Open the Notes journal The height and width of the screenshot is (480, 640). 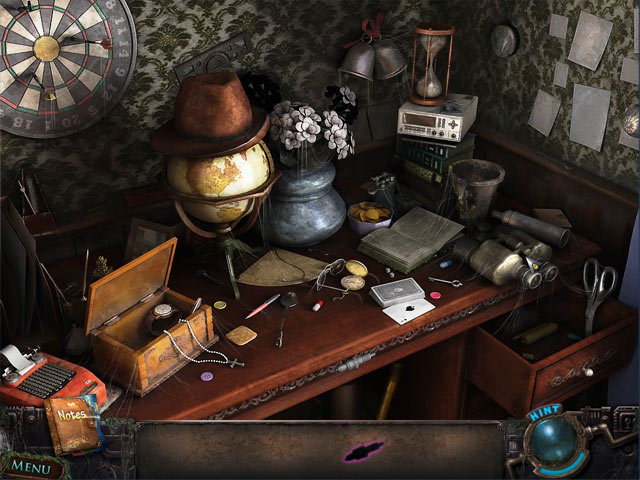(x=71, y=422)
